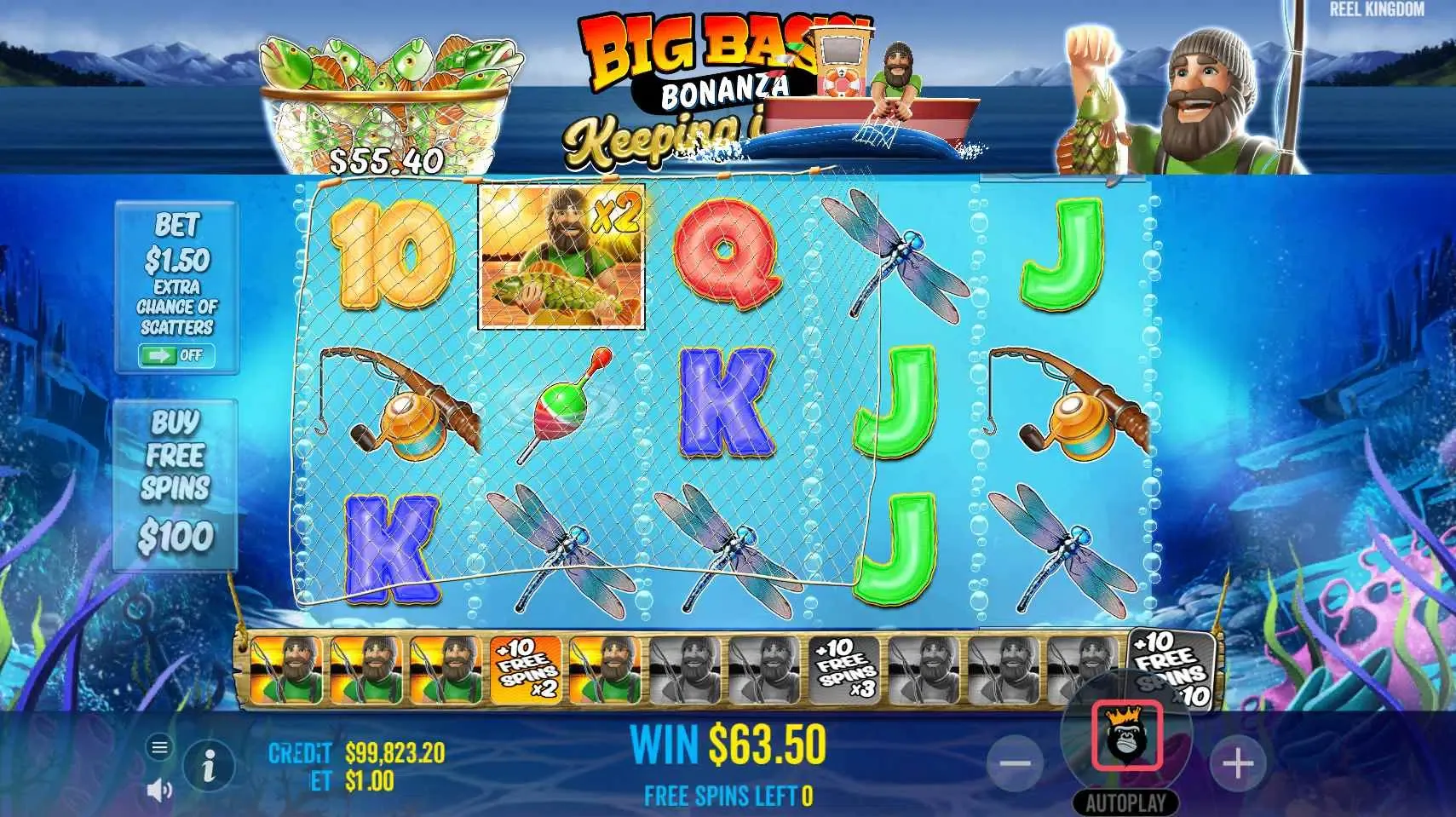Select the Bet $1.50 ante option panel

(176, 281)
